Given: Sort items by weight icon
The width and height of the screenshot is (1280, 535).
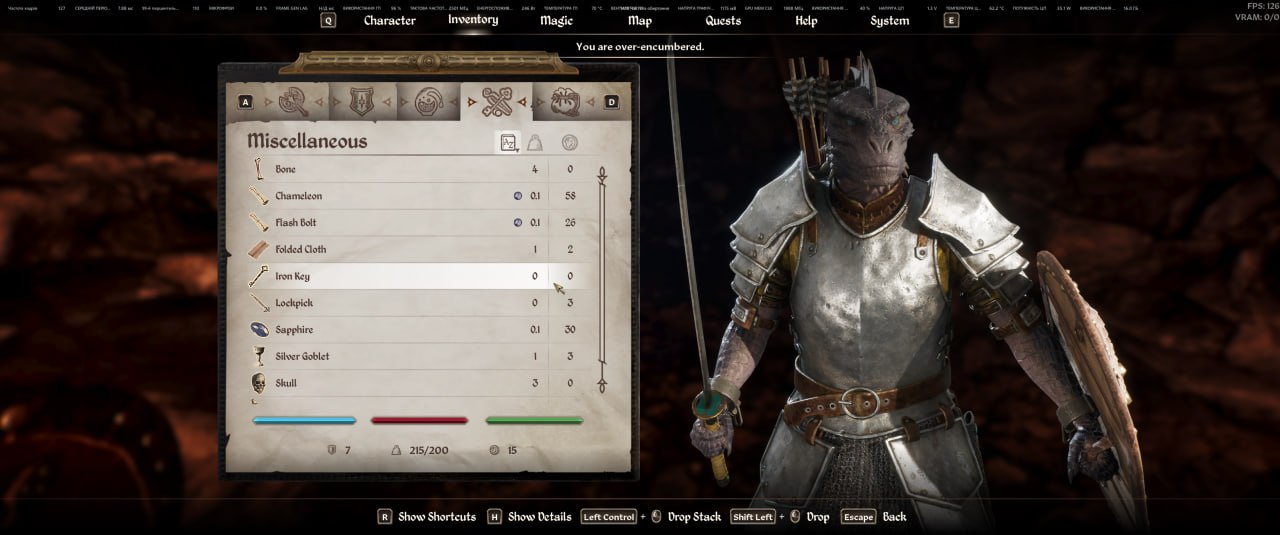Looking at the screenshot, I should 537,143.
